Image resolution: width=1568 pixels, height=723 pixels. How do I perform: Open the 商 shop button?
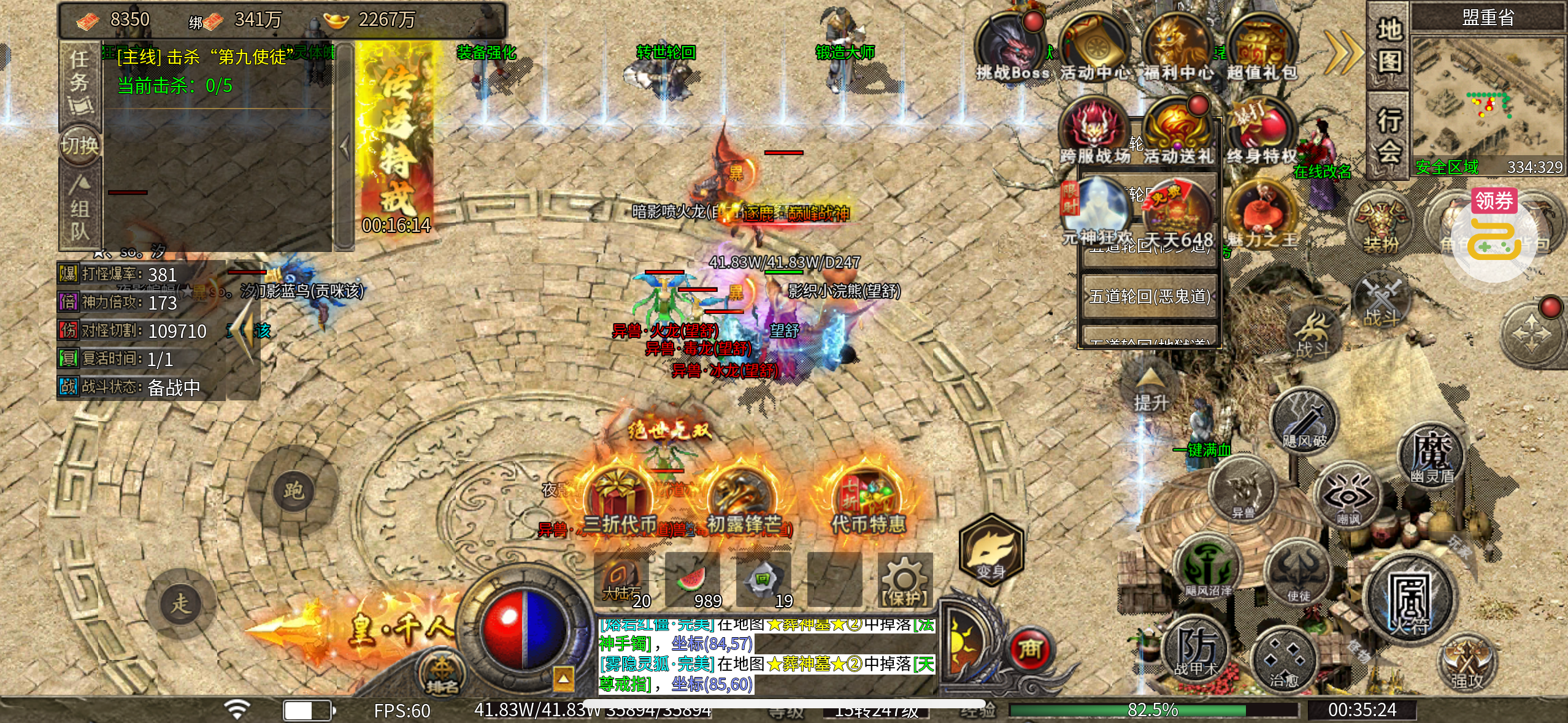click(x=1030, y=650)
